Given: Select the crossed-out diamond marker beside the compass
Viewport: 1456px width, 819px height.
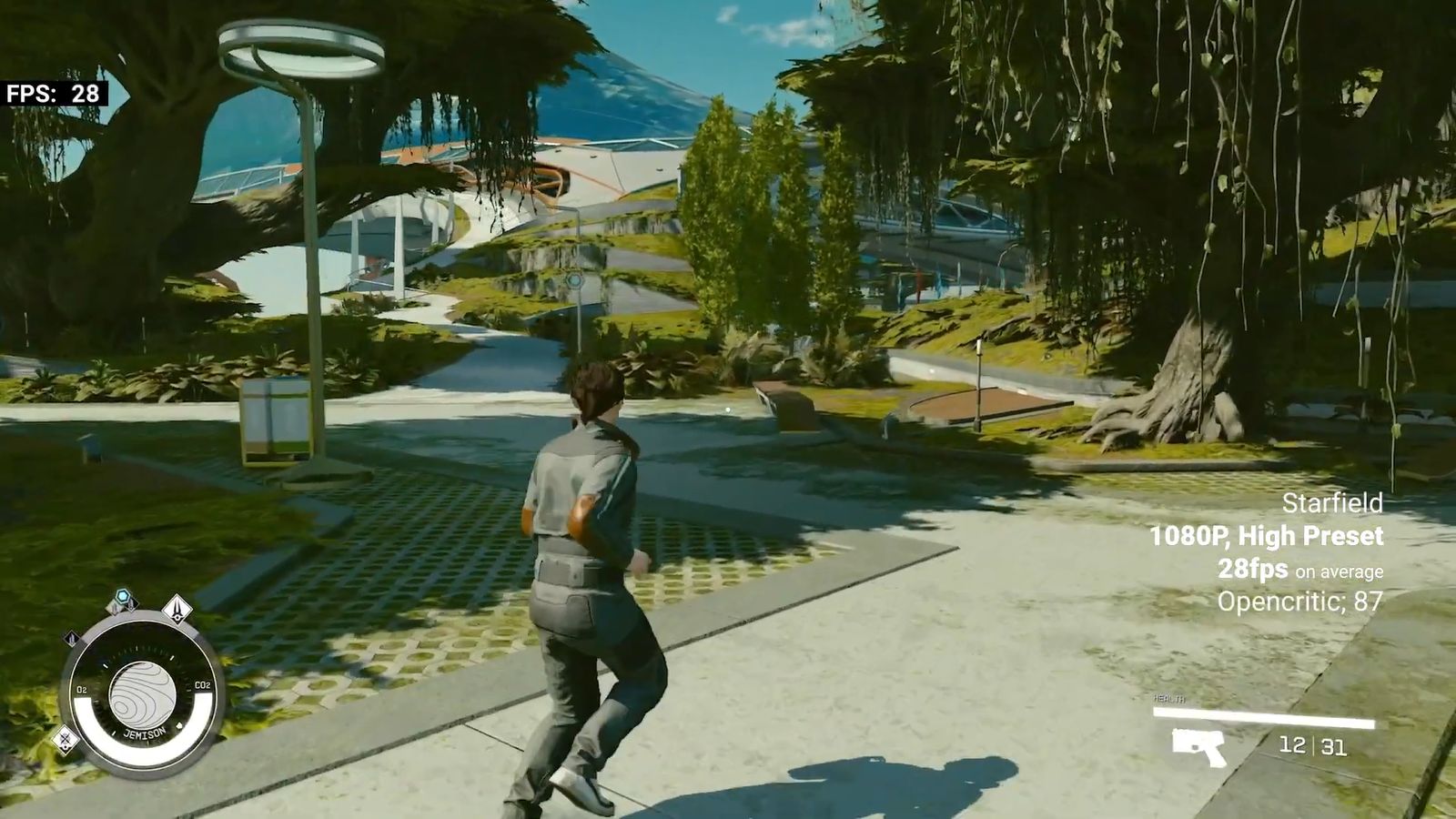Looking at the screenshot, I should [x=66, y=739].
